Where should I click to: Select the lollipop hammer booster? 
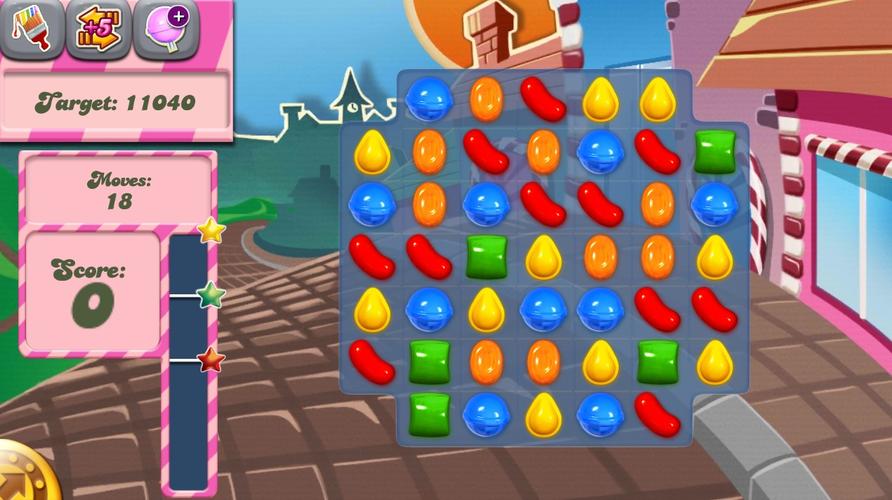click(165, 28)
